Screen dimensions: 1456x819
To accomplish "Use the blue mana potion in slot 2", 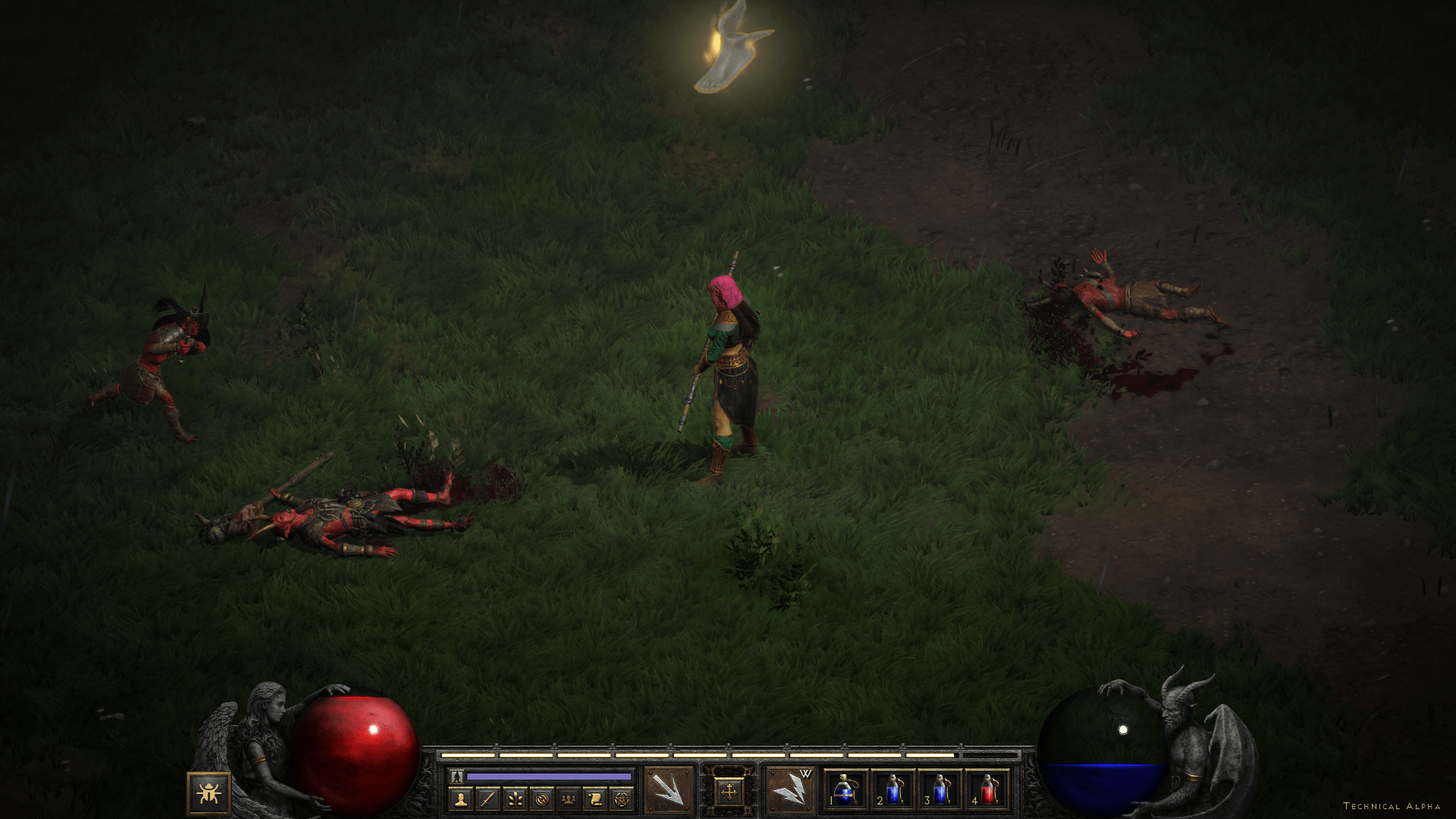I will [x=893, y=790].
